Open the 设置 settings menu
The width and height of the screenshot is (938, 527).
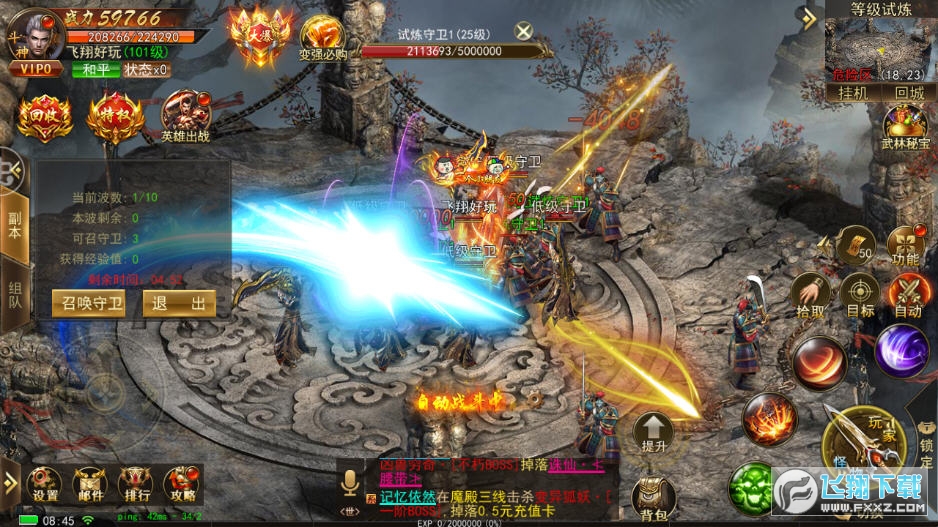pyautogui.click(x=45, y=483)
